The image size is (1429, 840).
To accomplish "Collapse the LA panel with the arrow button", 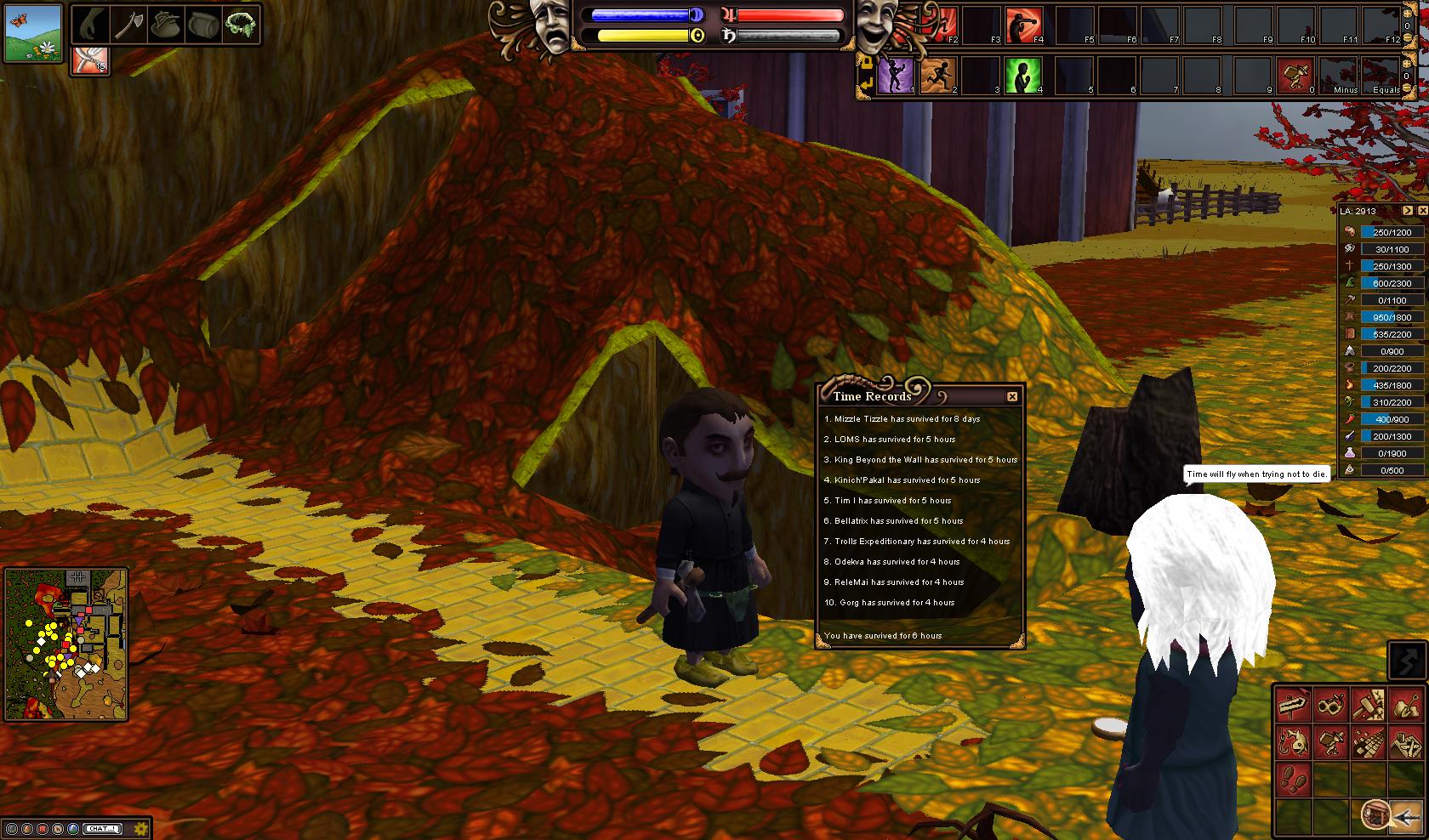I will (x=1408, y=210).
